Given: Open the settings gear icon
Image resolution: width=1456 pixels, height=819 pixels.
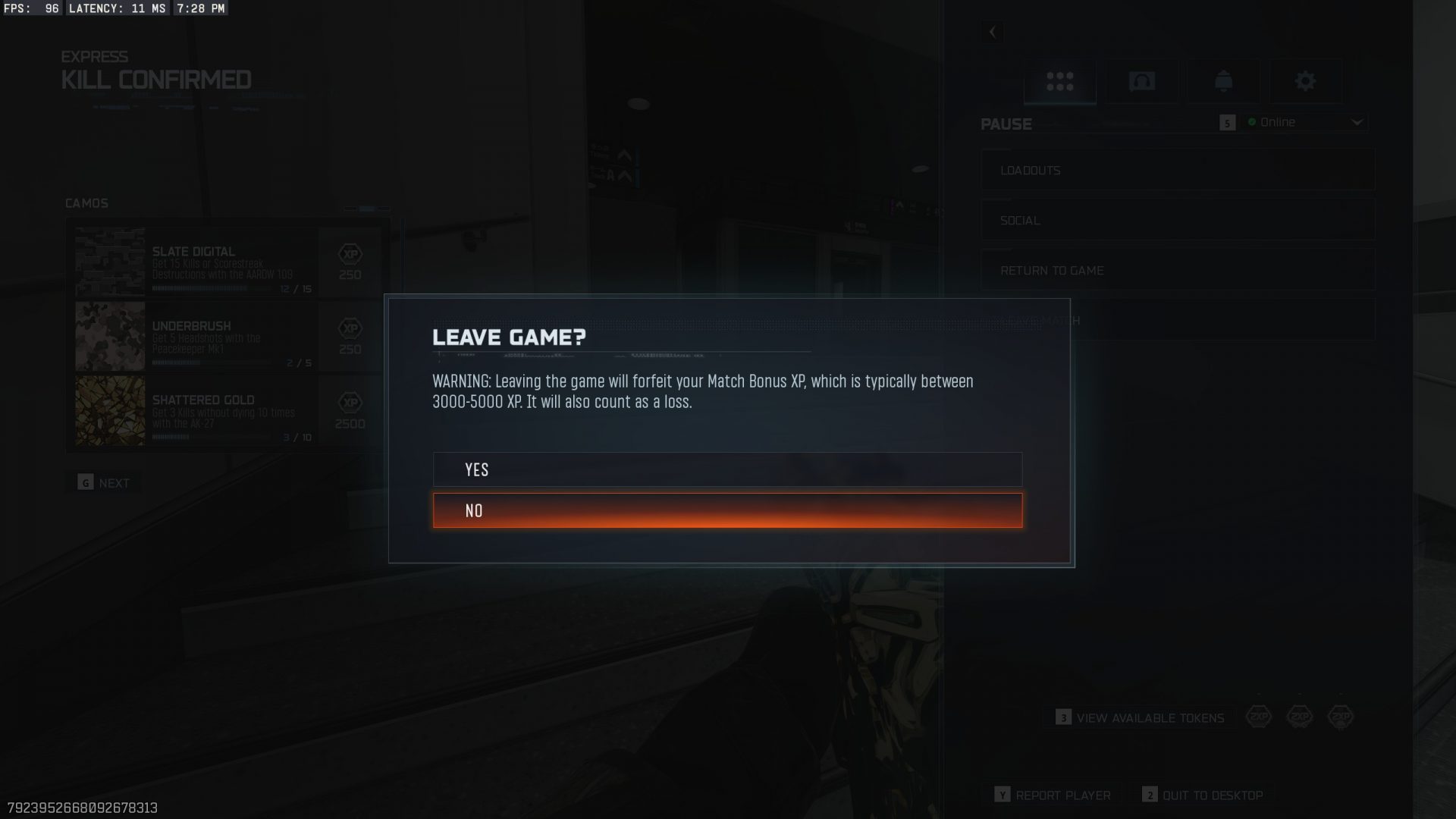Looking at the screenshot, I should 1307,80.
